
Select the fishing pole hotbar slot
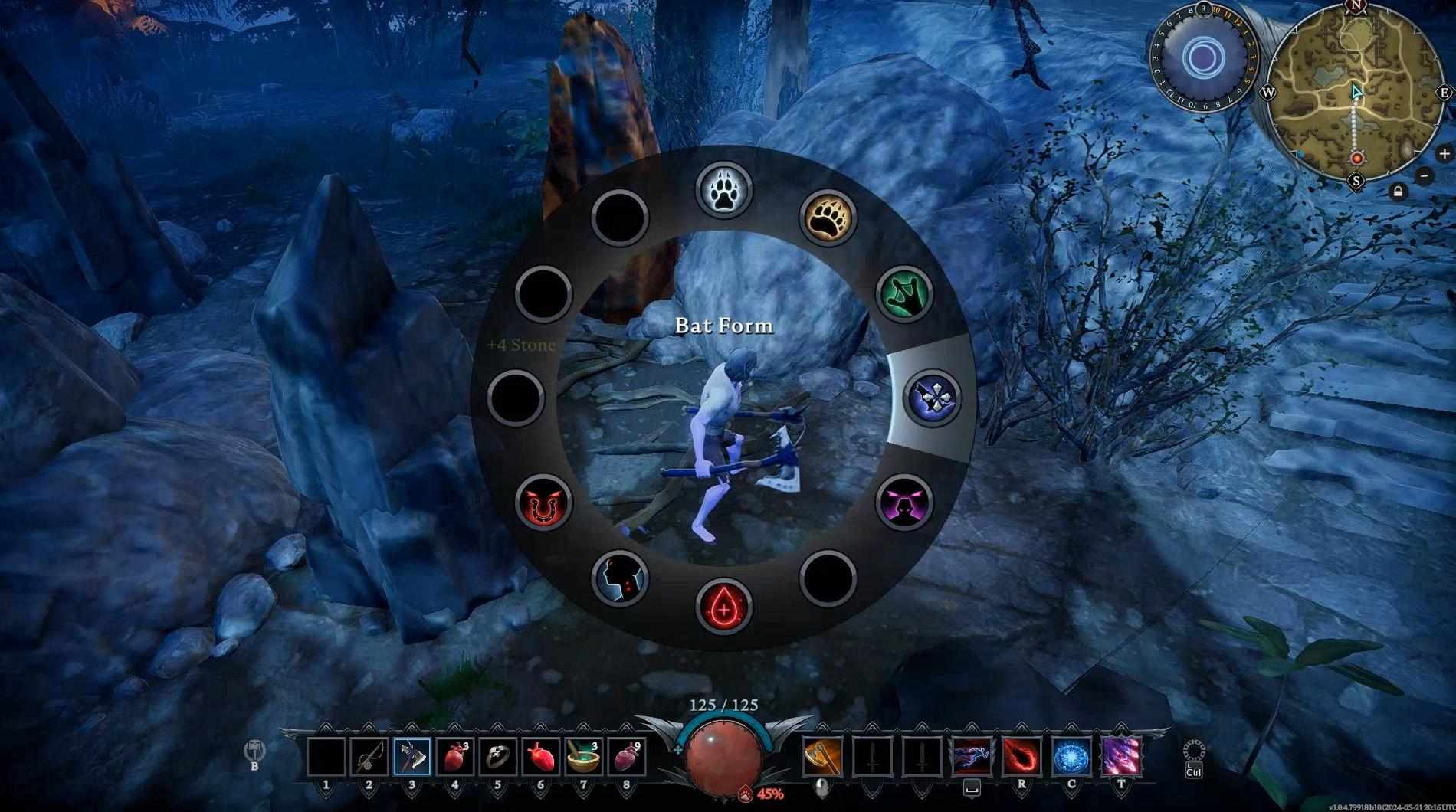pos(369,758)
